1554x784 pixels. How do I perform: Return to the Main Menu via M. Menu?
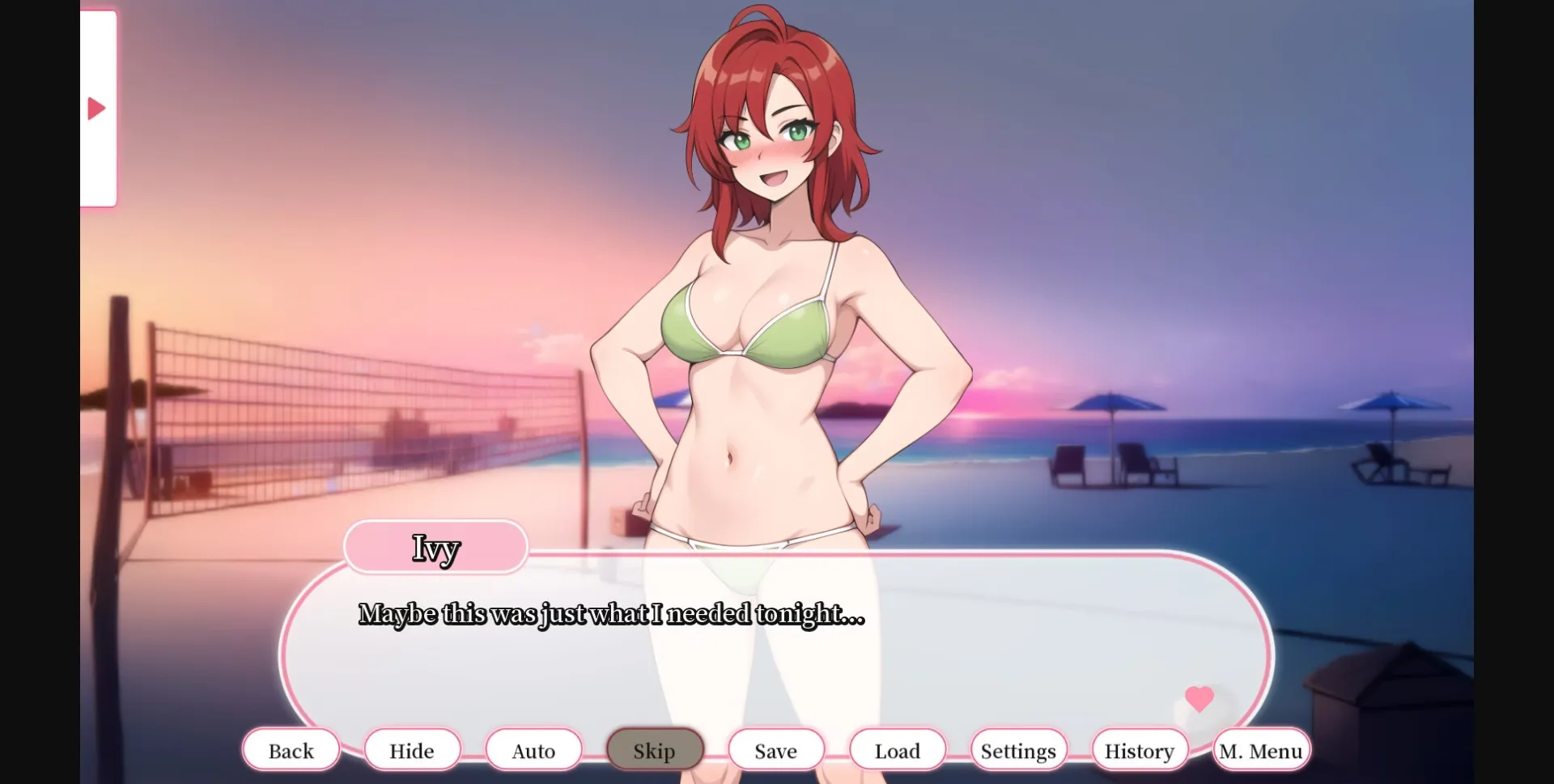tap(1261, 749)
